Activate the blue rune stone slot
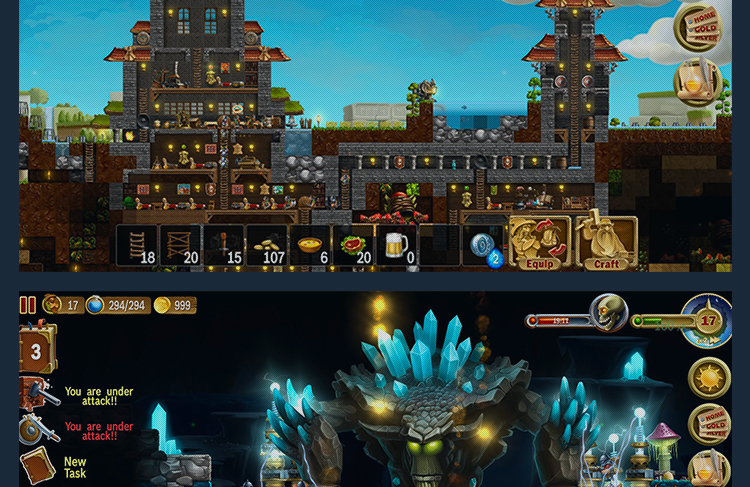The image size is (750, 487). tap(484, 246)
